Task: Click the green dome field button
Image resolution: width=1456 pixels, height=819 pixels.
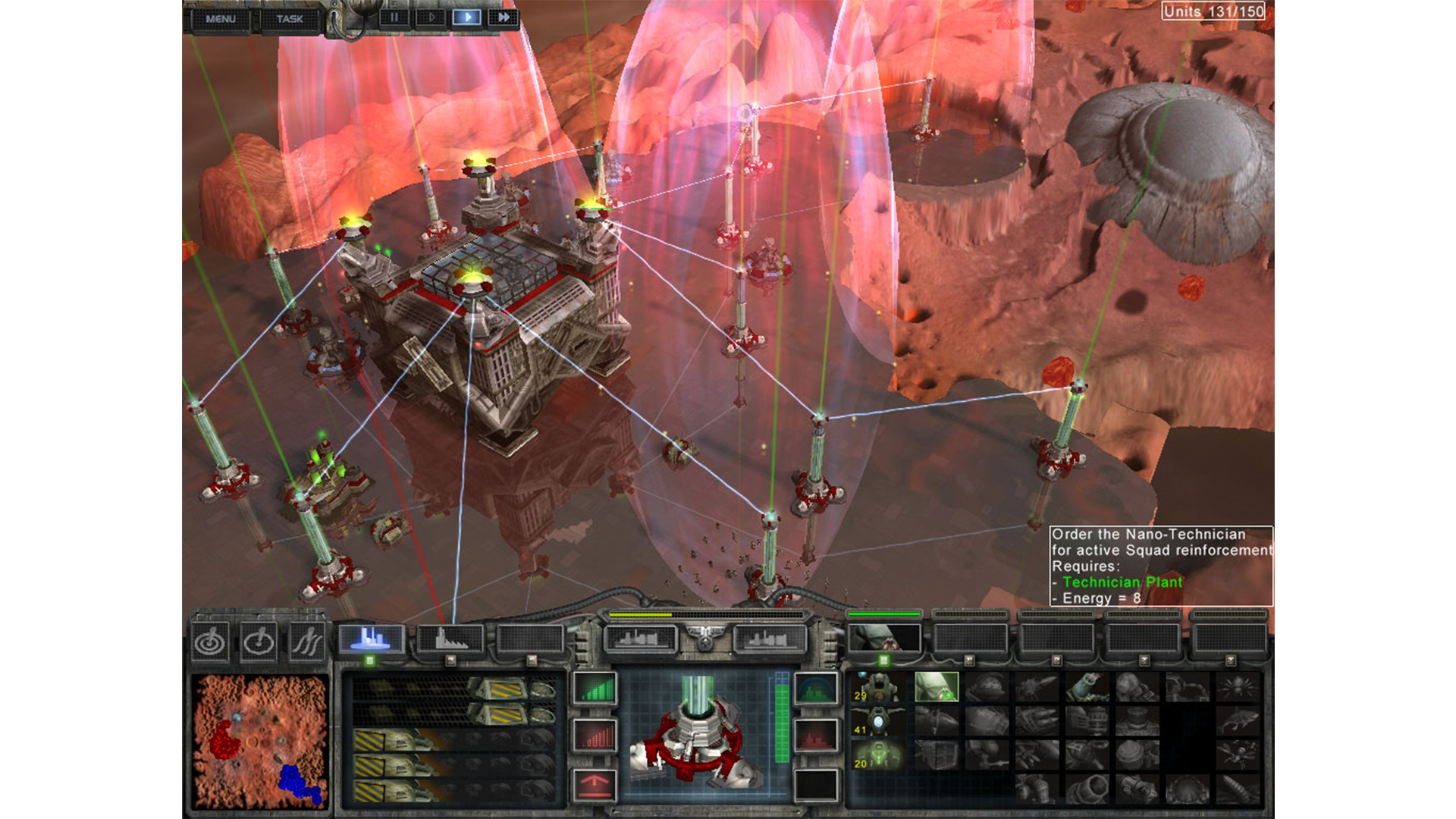Action: tap(816, 689)
